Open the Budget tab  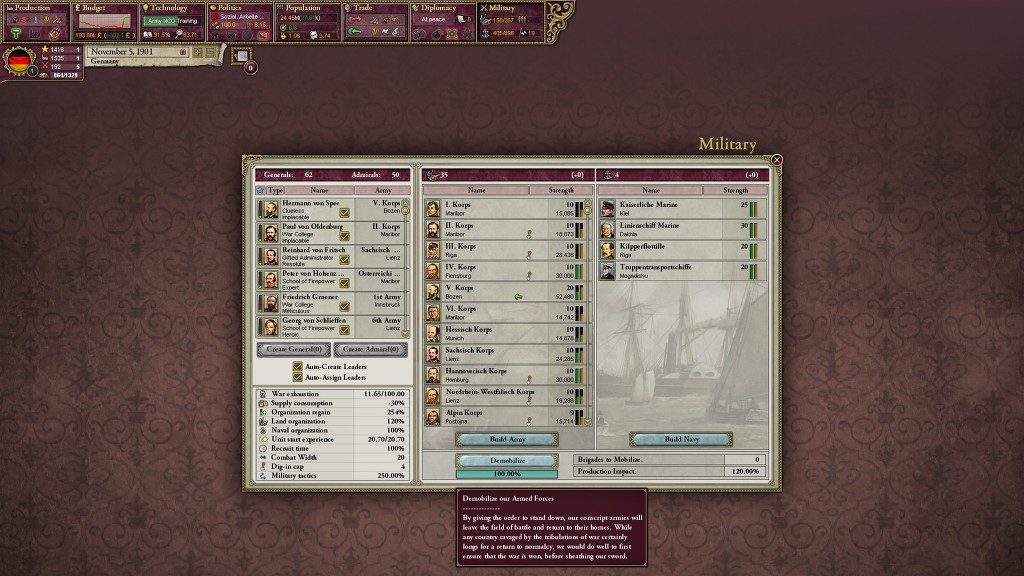click(x=104, y=8)
